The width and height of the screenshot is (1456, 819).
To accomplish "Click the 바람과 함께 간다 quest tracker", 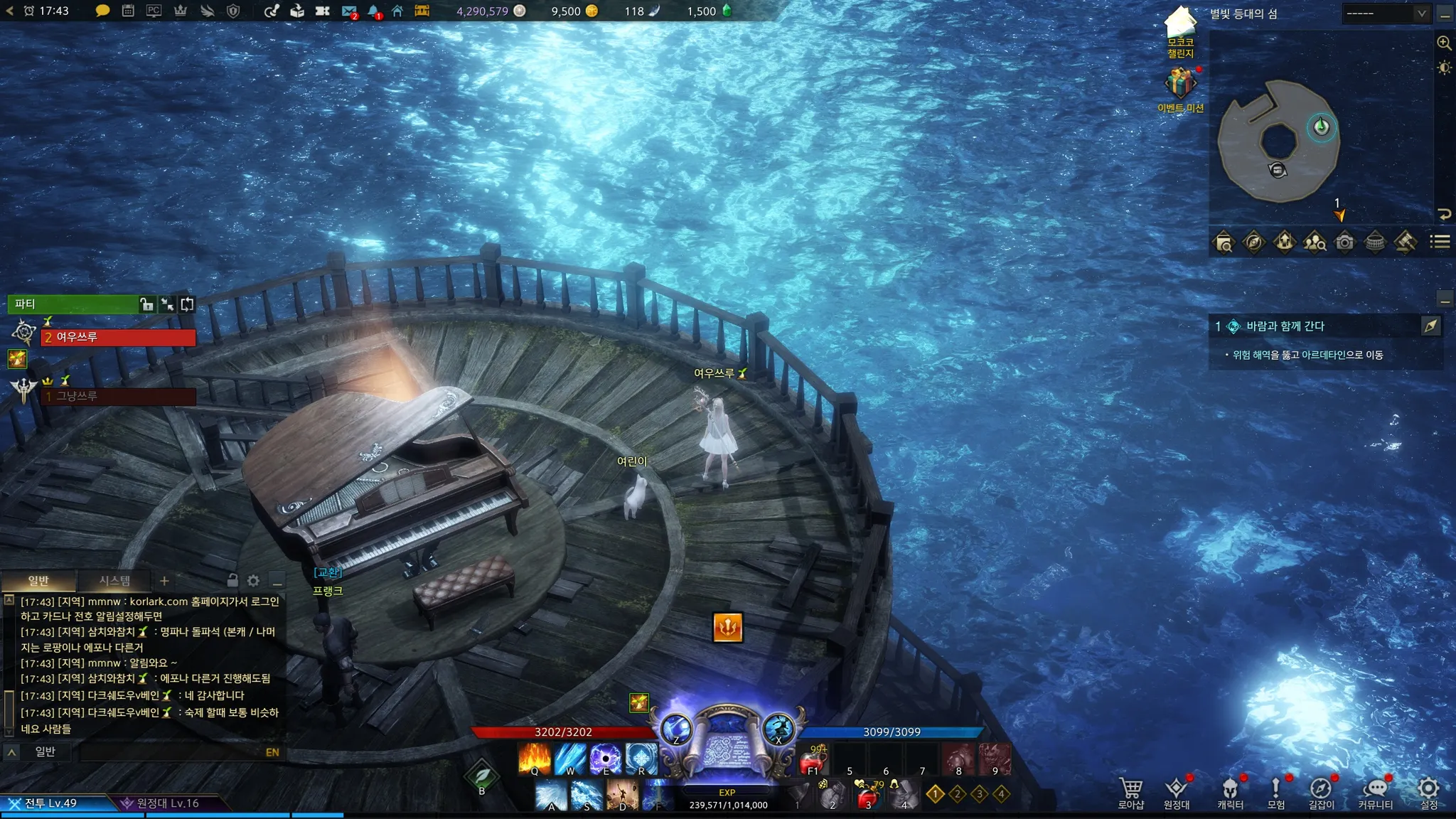I will click(x=1285, y=326).
